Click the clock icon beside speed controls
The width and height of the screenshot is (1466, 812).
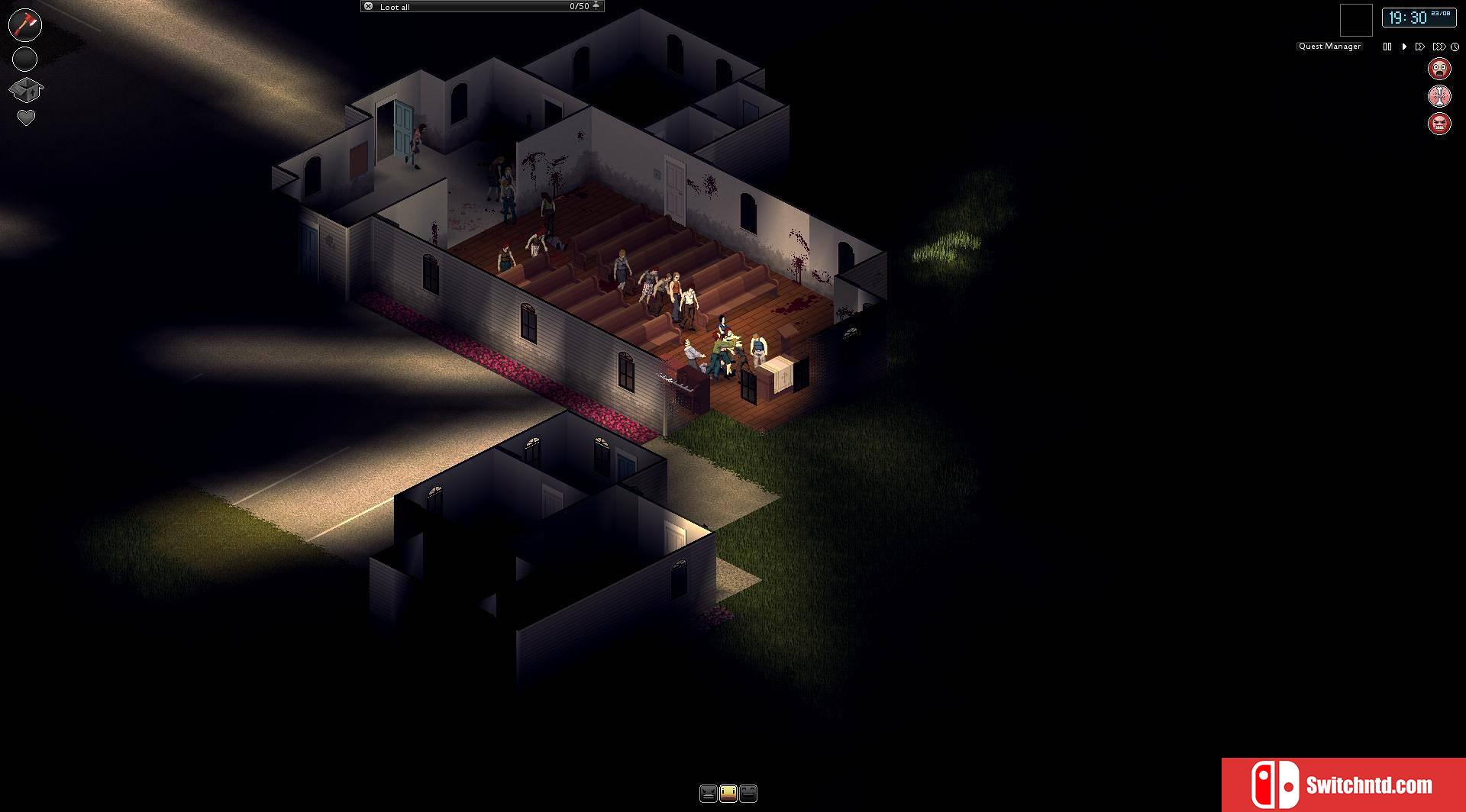tap(1454, 47)
